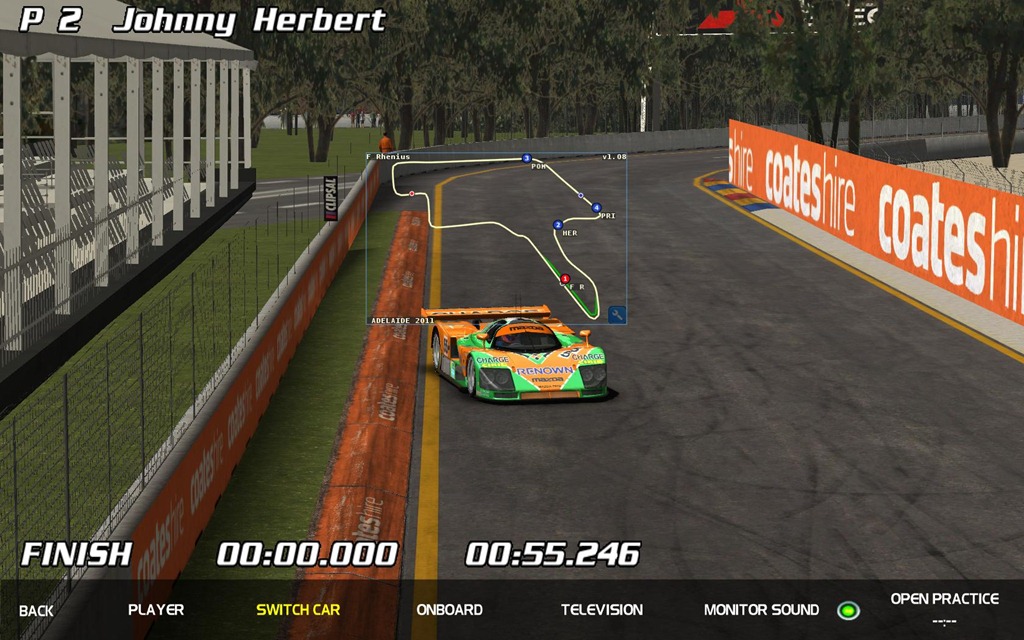Pick blue marker 2 labeled HER on map
1024x640 pixels.
558,225
